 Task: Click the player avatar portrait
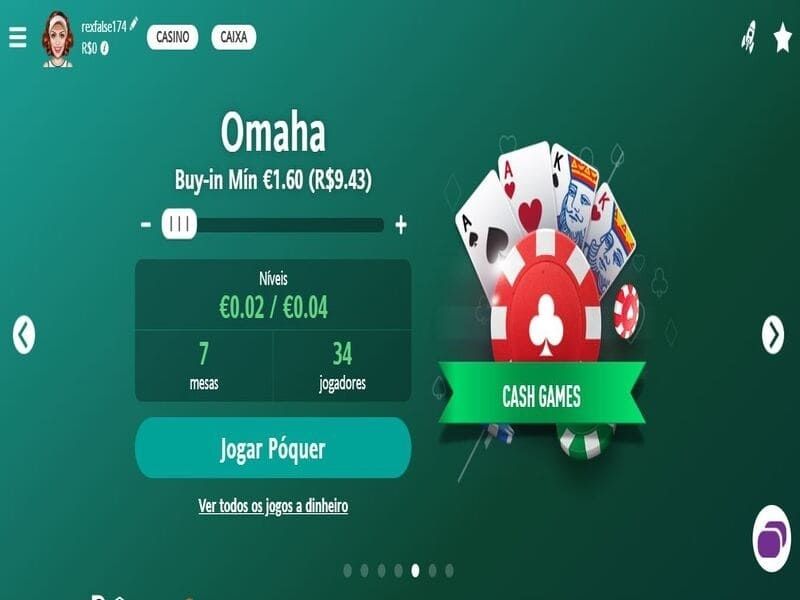(57, 40)
